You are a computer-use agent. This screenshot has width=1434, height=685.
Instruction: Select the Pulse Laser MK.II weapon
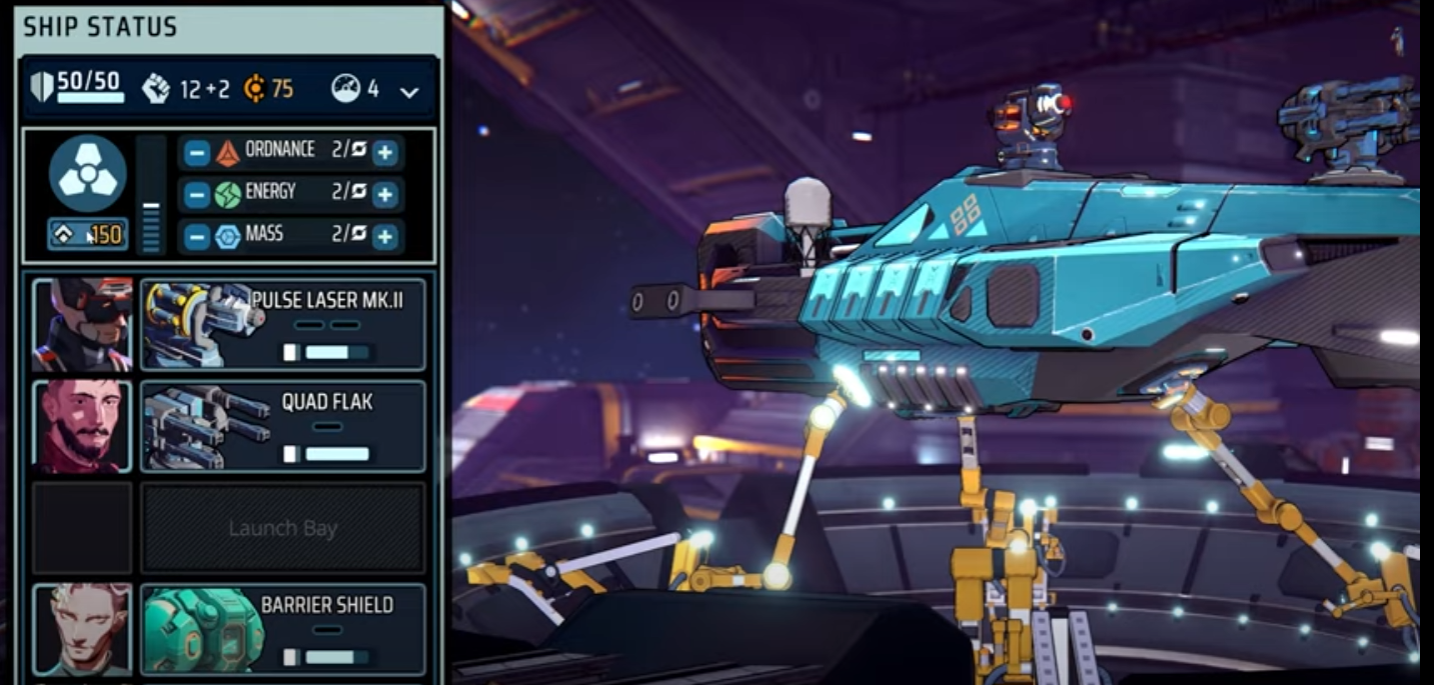[x=283, y=325]
